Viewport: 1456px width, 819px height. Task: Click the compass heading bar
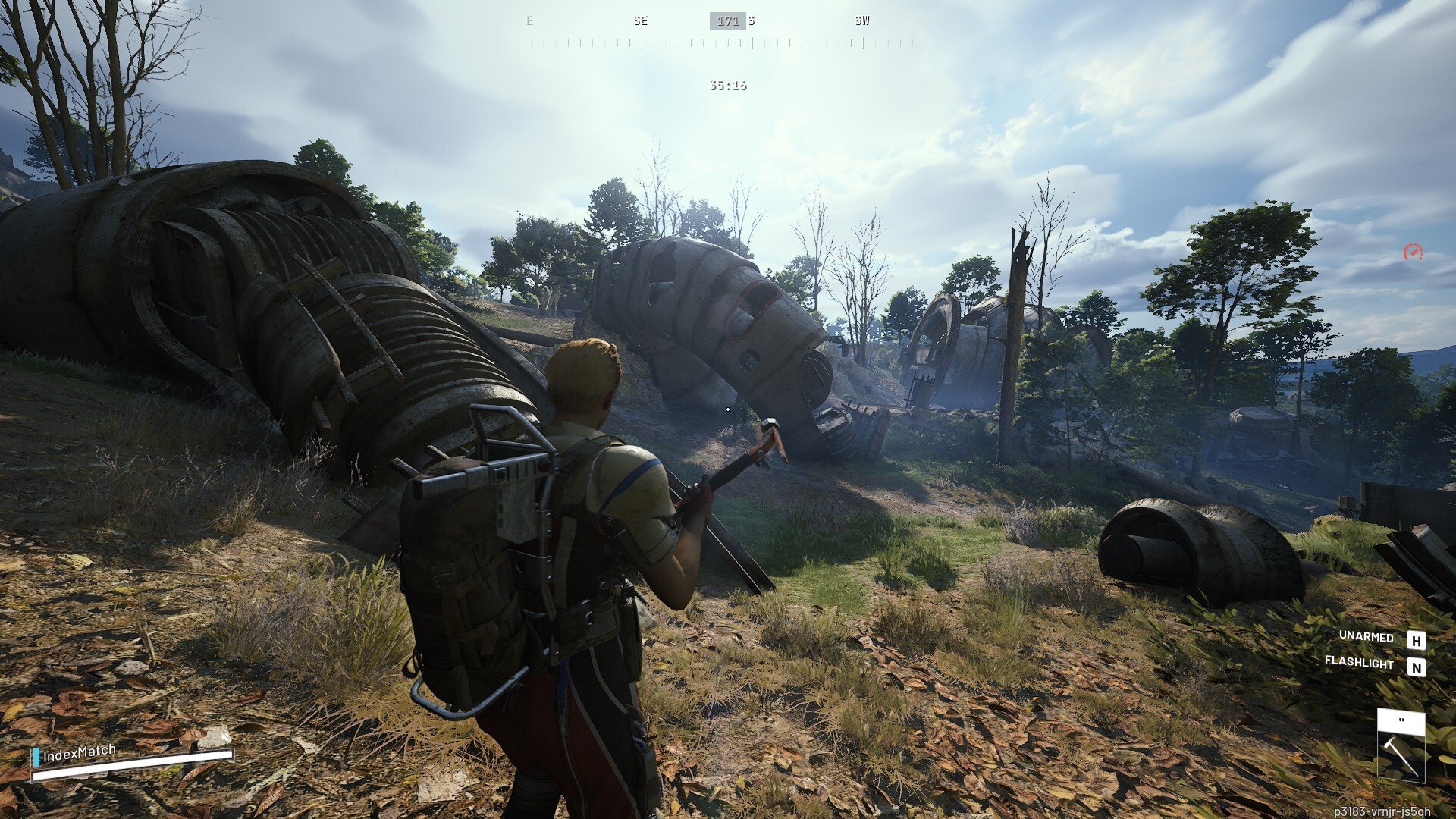728,32
